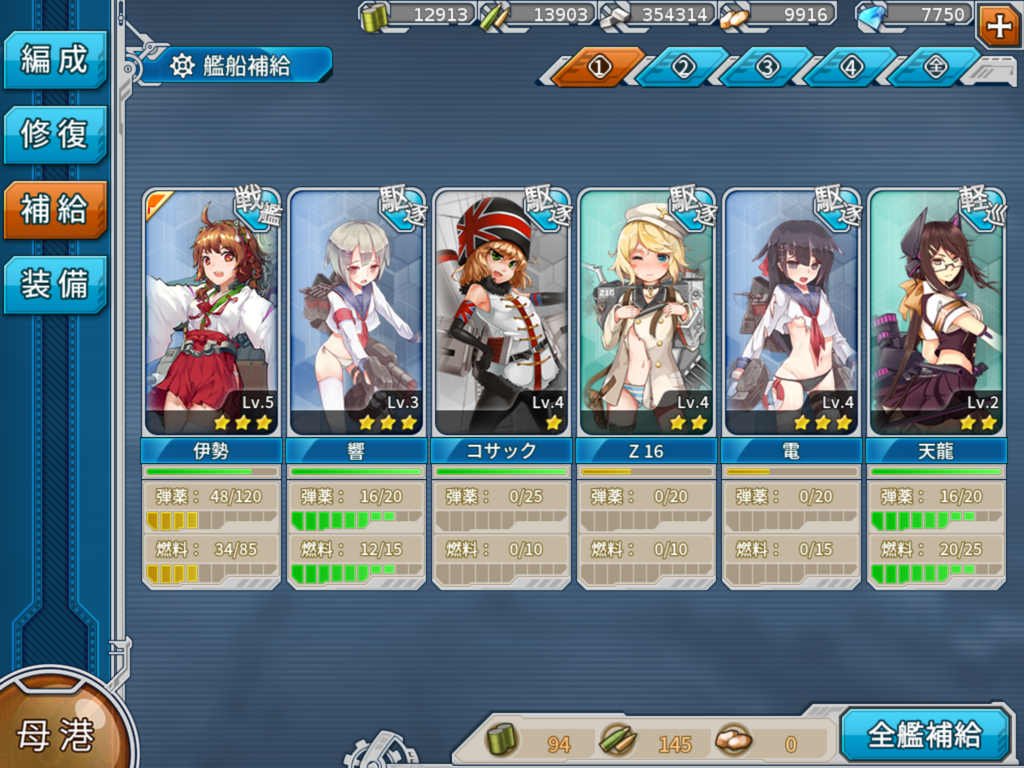Select the 伊勢 battleship card

(211, 312)
